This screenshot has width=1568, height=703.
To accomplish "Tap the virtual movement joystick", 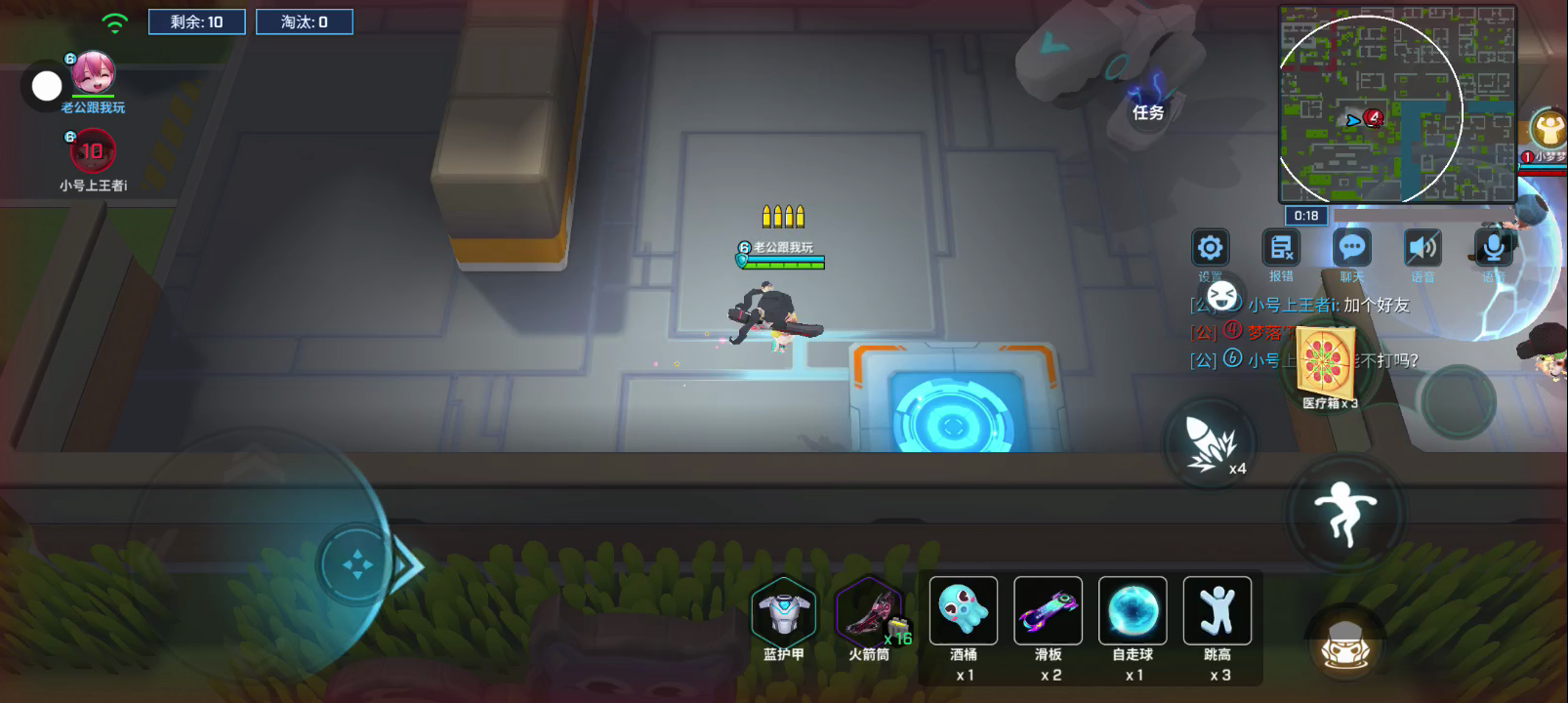I will point(356,564).
